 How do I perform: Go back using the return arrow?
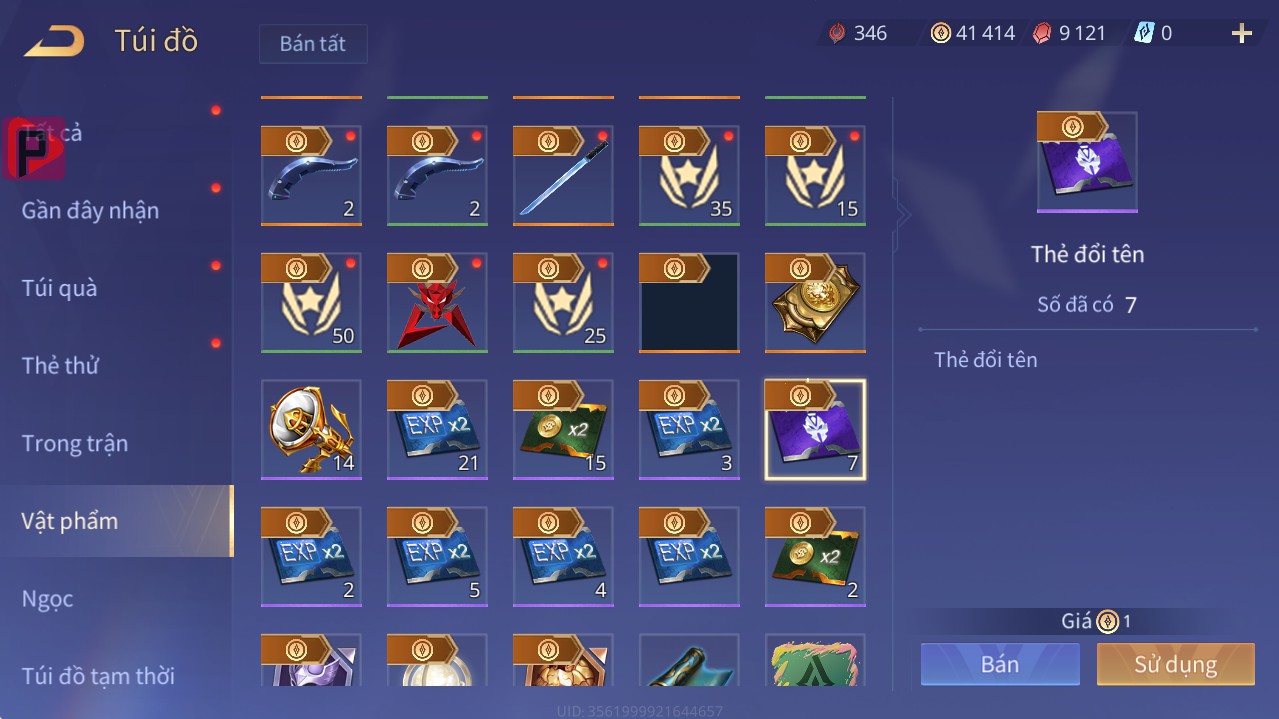tap(55, 41)
